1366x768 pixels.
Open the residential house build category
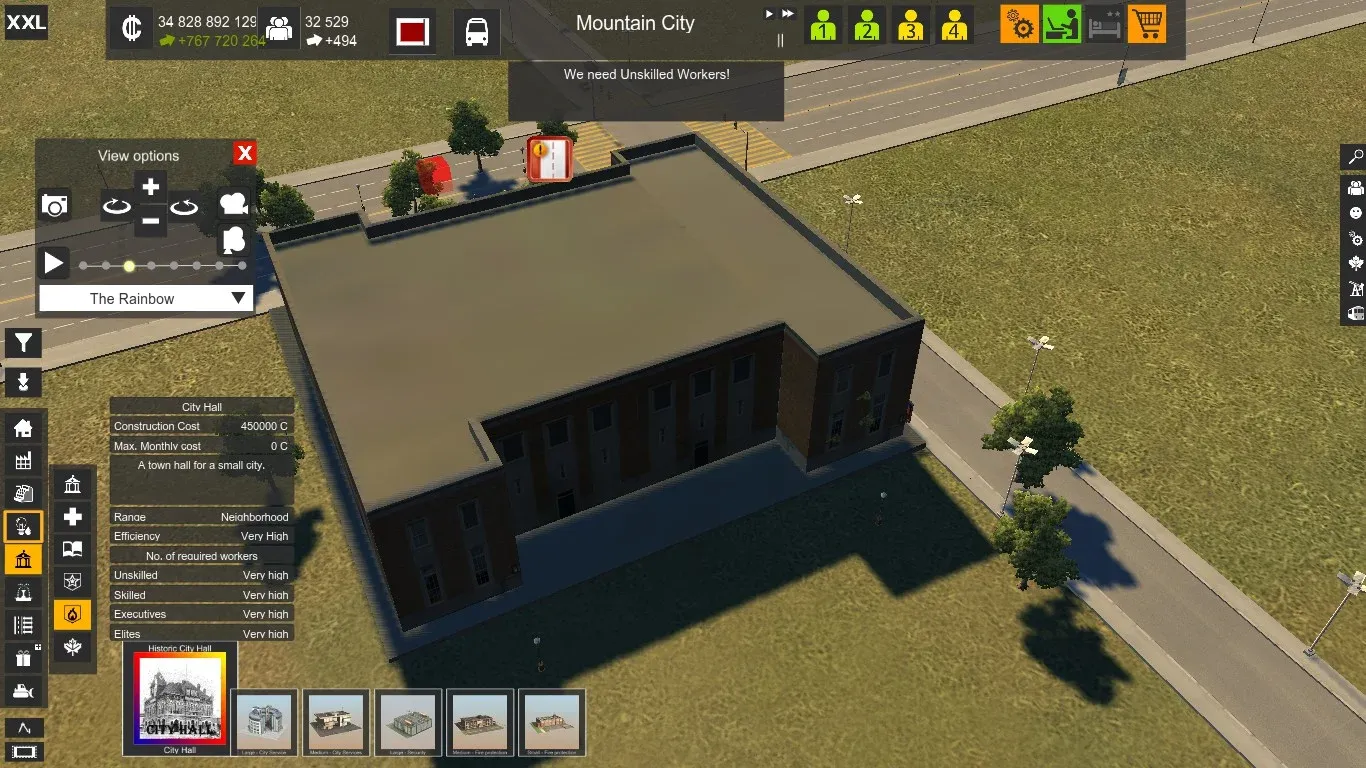point(23,428)
